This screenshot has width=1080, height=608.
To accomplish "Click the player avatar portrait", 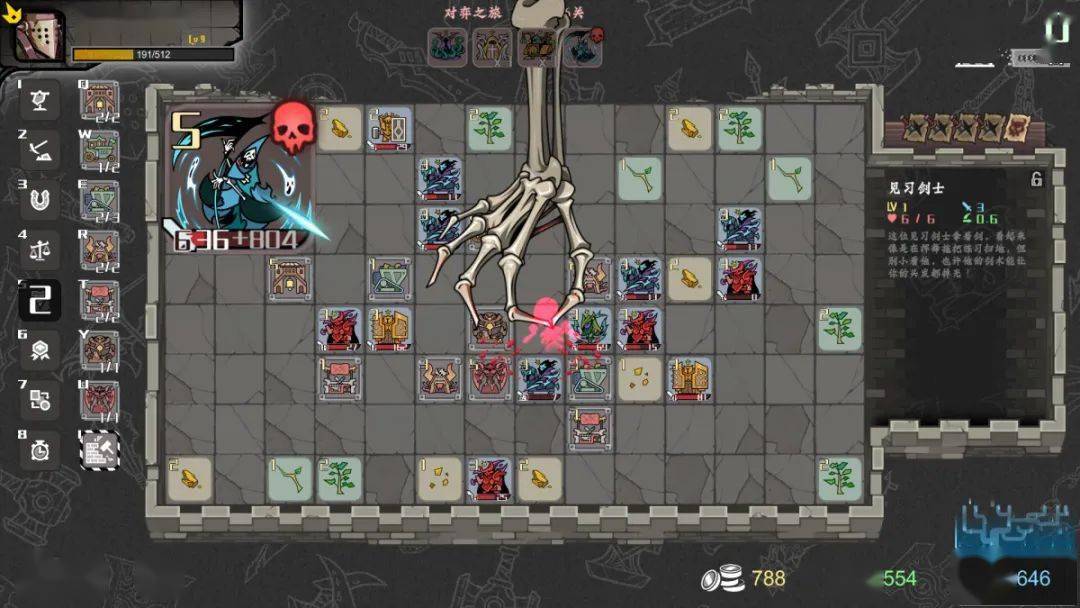I will (38, 38).
